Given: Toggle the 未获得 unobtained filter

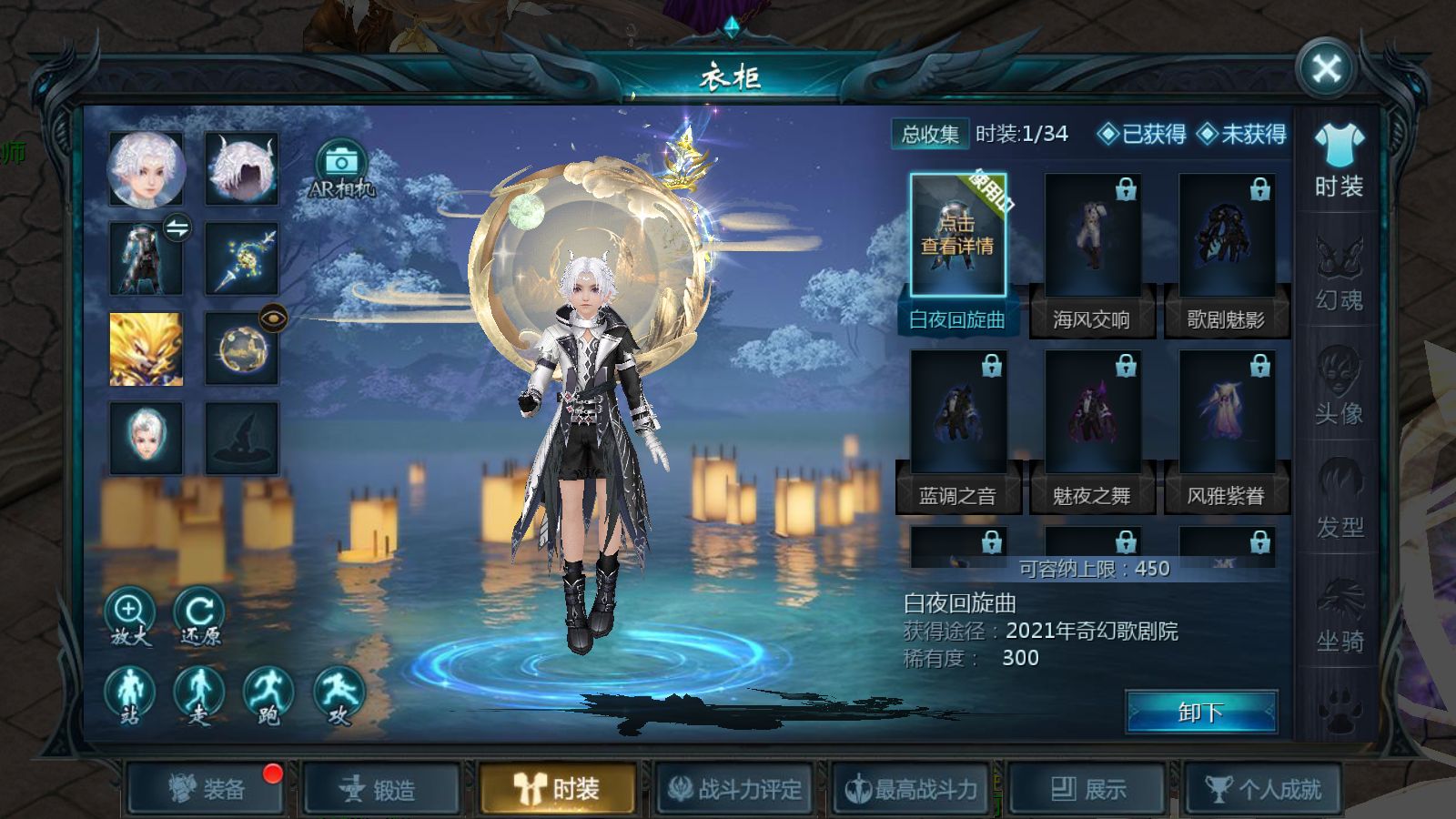Looking at the screenshot, I should point(1242,135).
